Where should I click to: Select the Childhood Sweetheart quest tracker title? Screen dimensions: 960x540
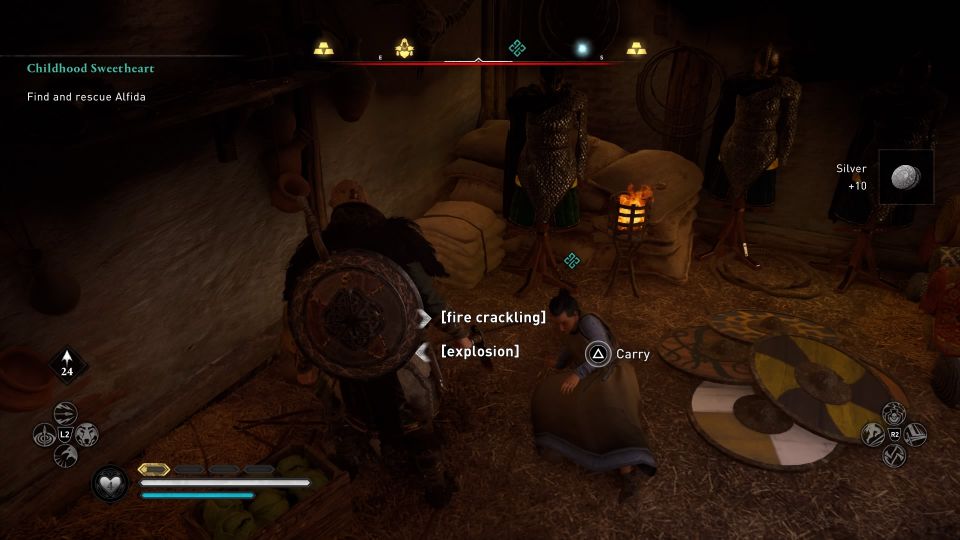coord(91,69)
